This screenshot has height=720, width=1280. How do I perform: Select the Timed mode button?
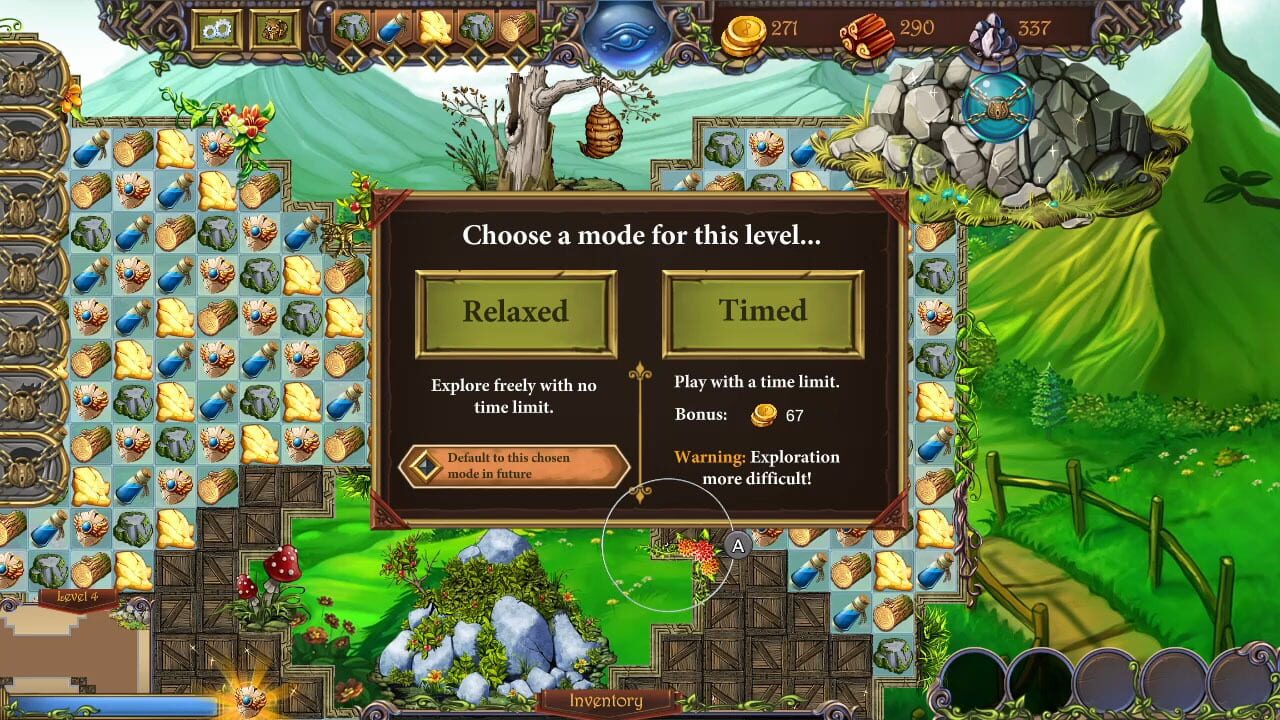pyautogui.click(x=762, y=311)
